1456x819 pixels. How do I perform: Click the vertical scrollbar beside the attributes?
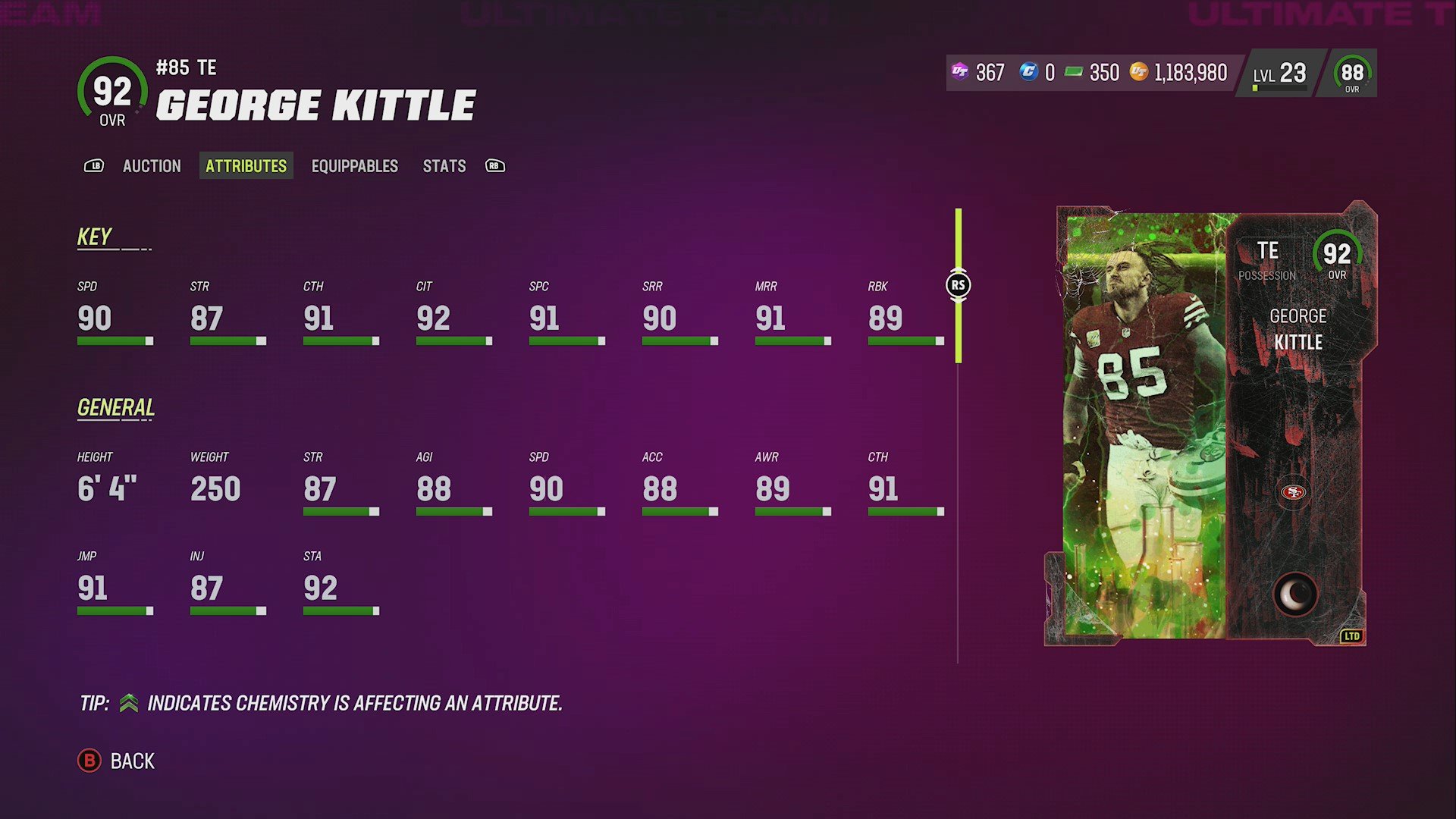[x=959, y=326]
